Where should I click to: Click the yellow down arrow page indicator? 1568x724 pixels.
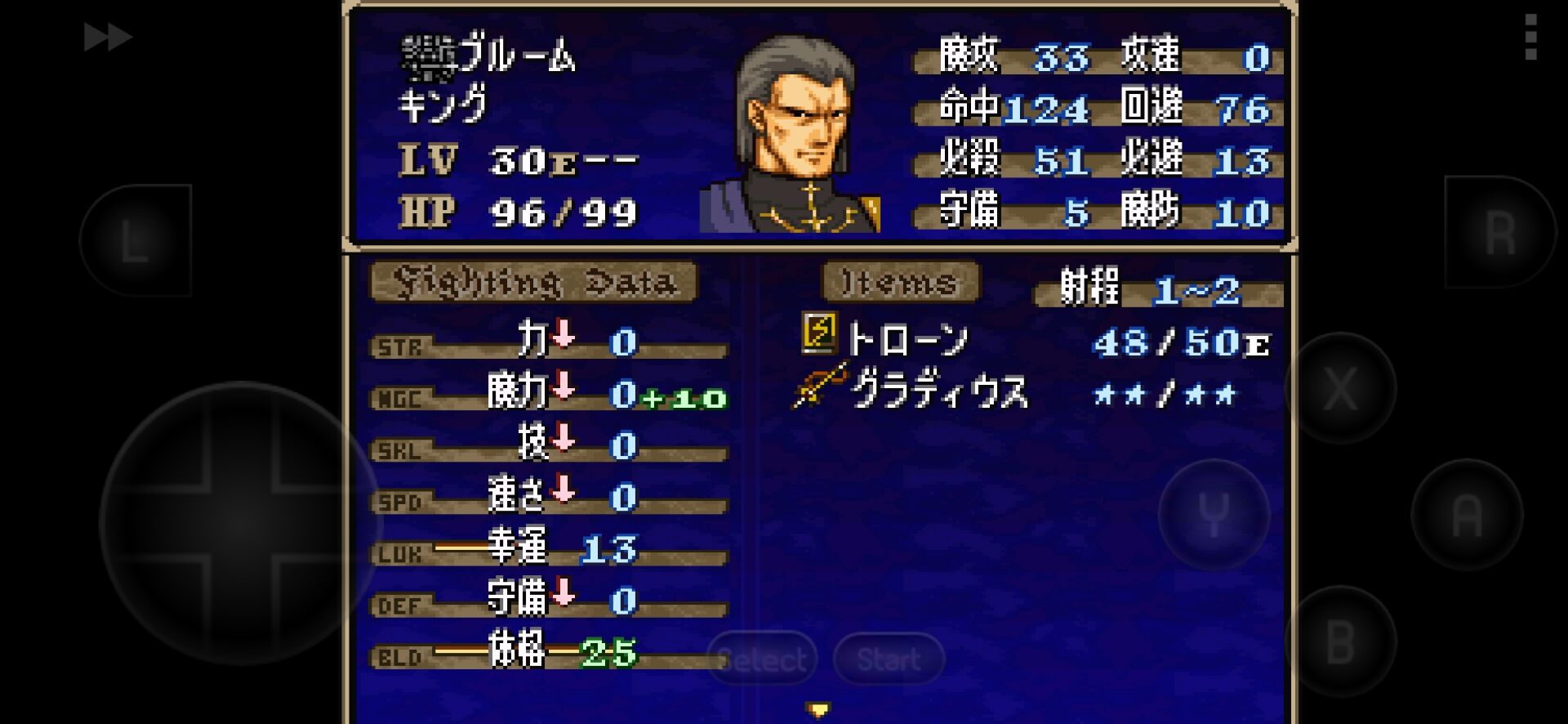tap(818, 709)
